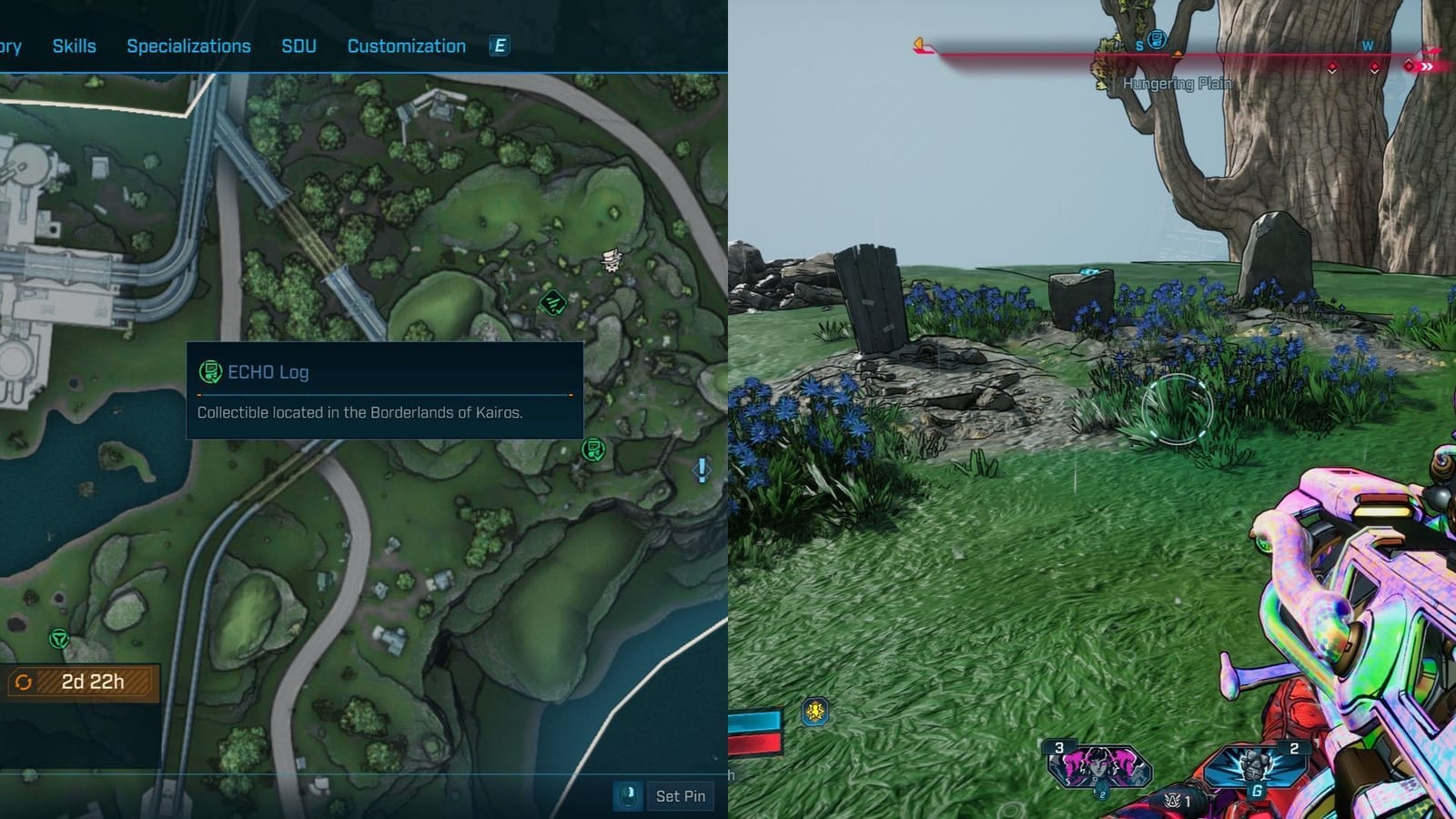Click the blue exclamation side mission marker

pos(702,470)
